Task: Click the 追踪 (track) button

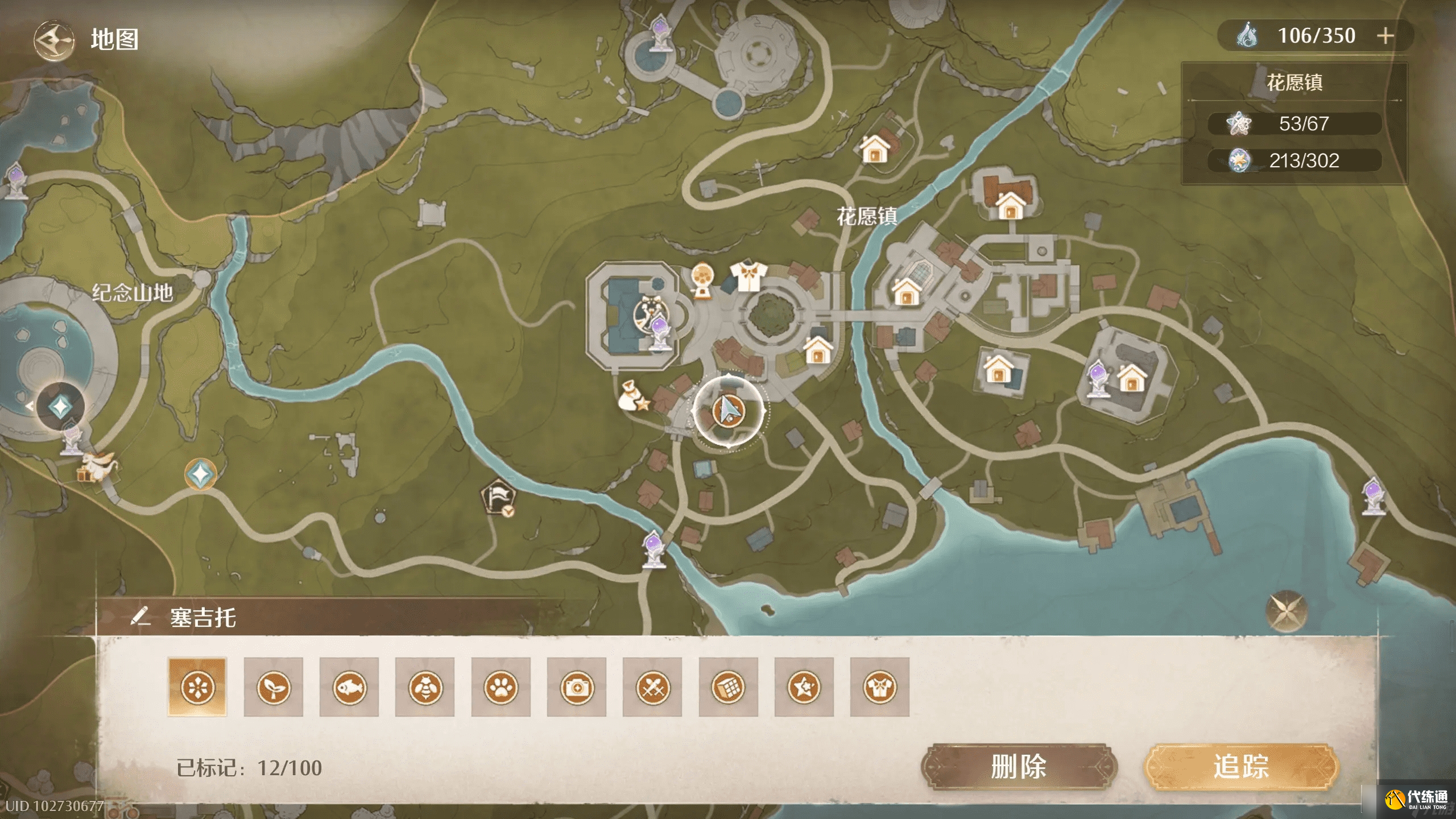Action: click(1241, 767)
